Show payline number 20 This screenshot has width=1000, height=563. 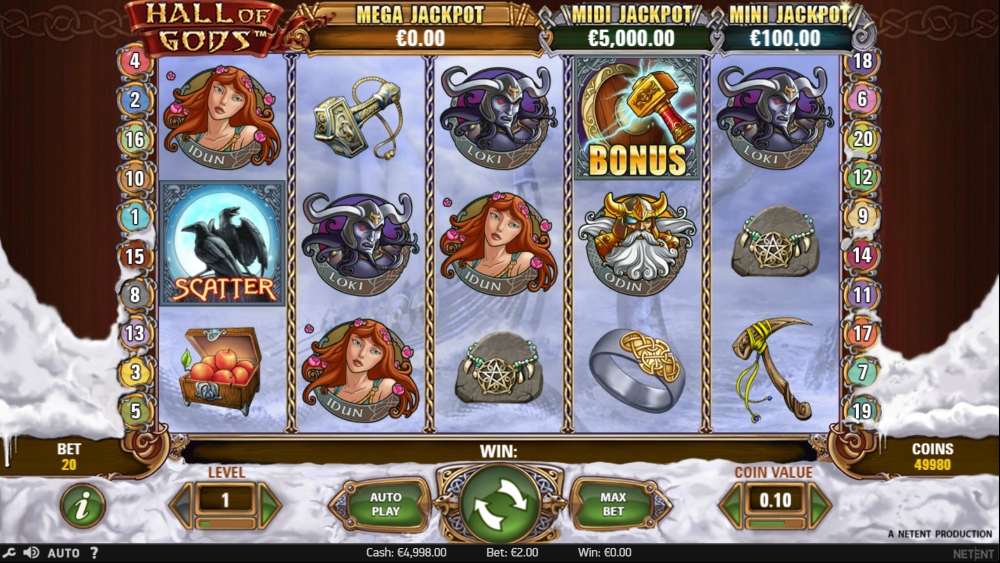(x=862, y=139)
